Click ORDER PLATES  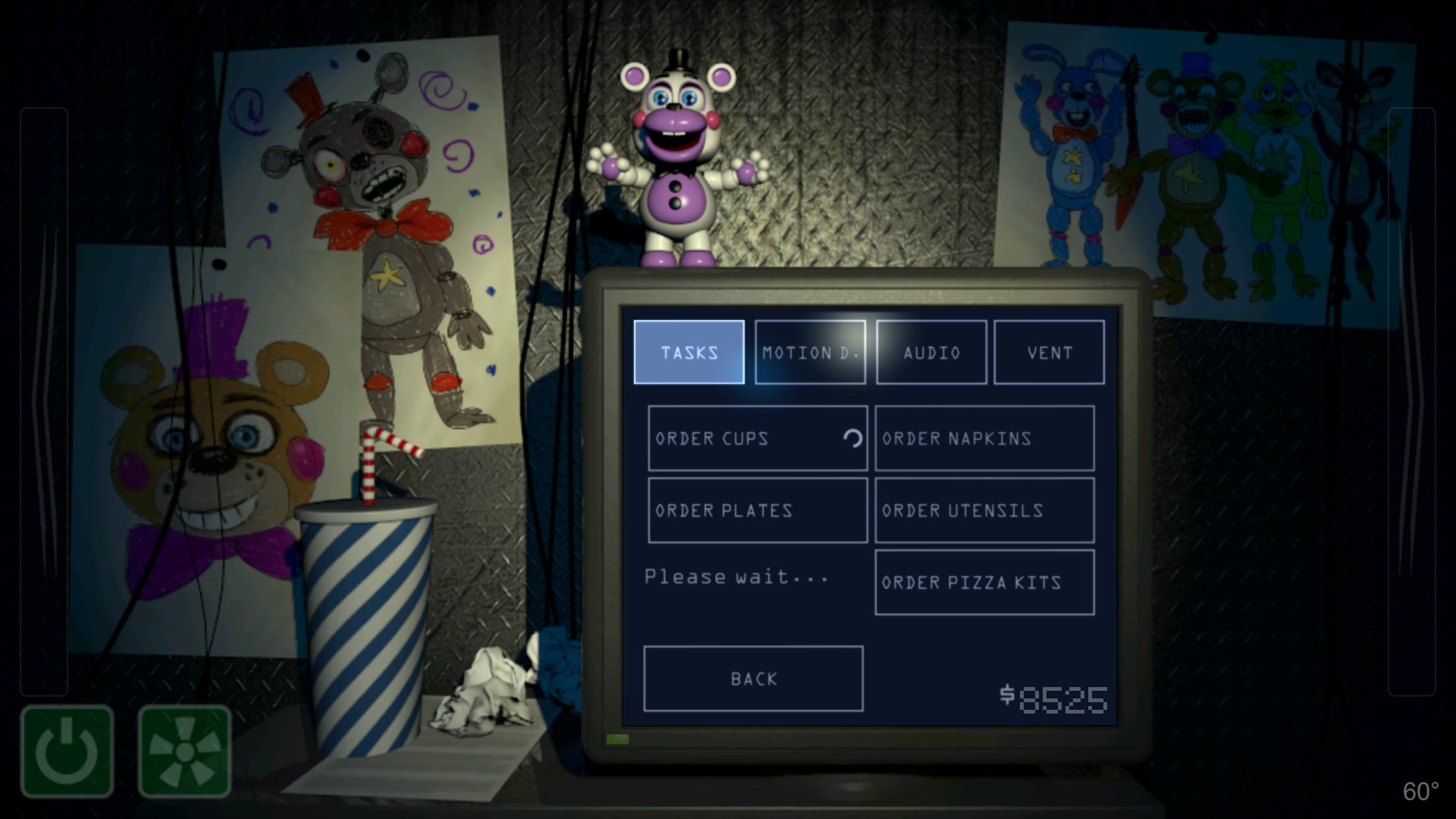pos(757,510)
